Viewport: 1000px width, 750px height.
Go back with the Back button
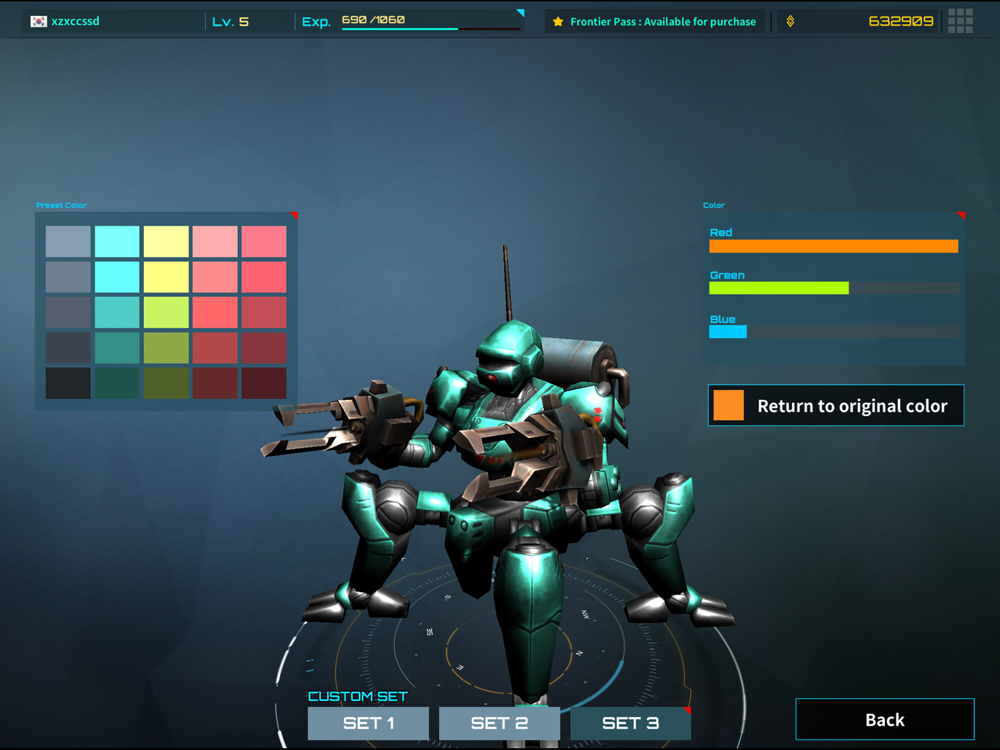pos(884,720)
